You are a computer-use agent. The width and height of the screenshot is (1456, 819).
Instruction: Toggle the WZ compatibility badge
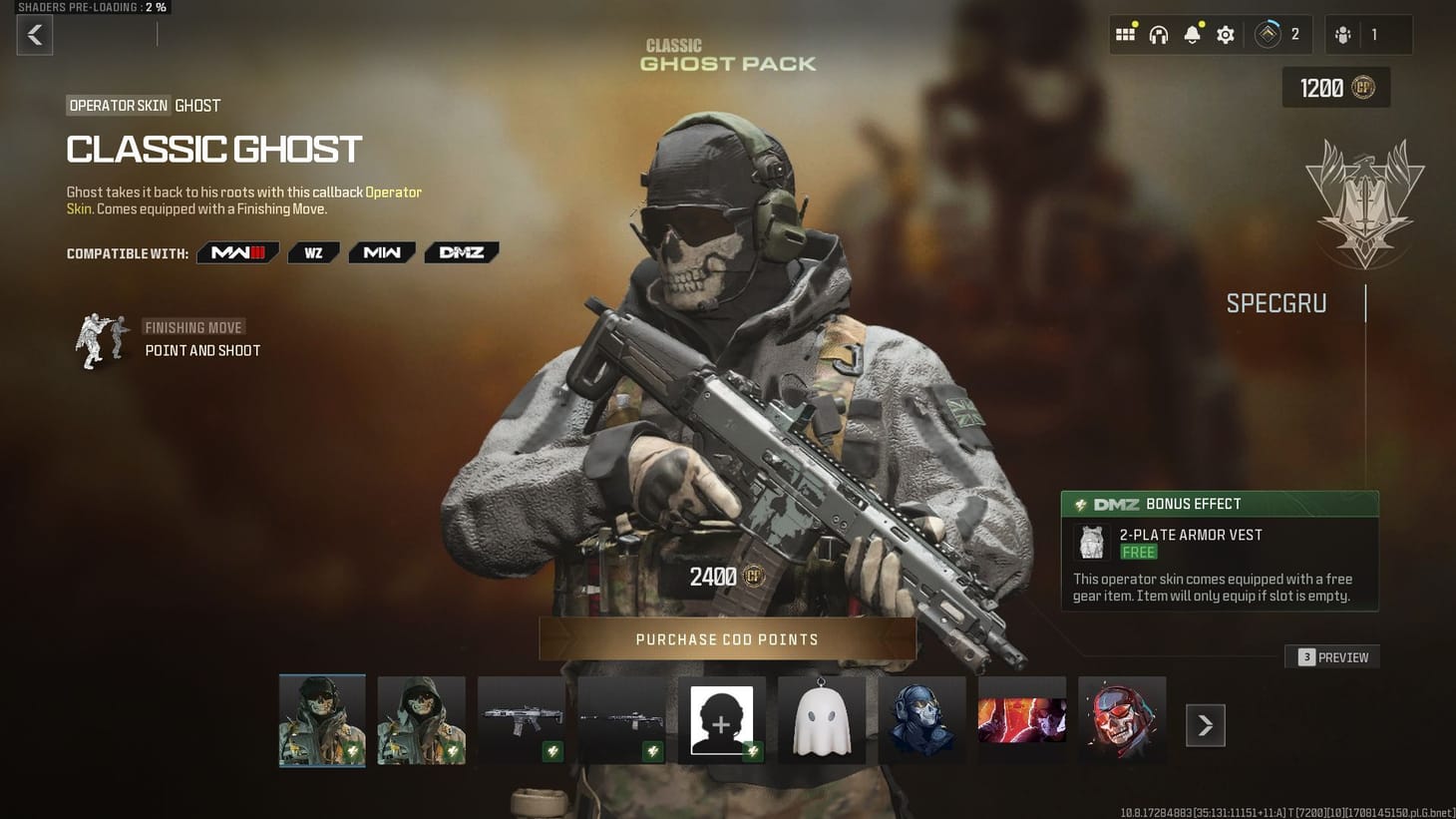tap(313, 252)
